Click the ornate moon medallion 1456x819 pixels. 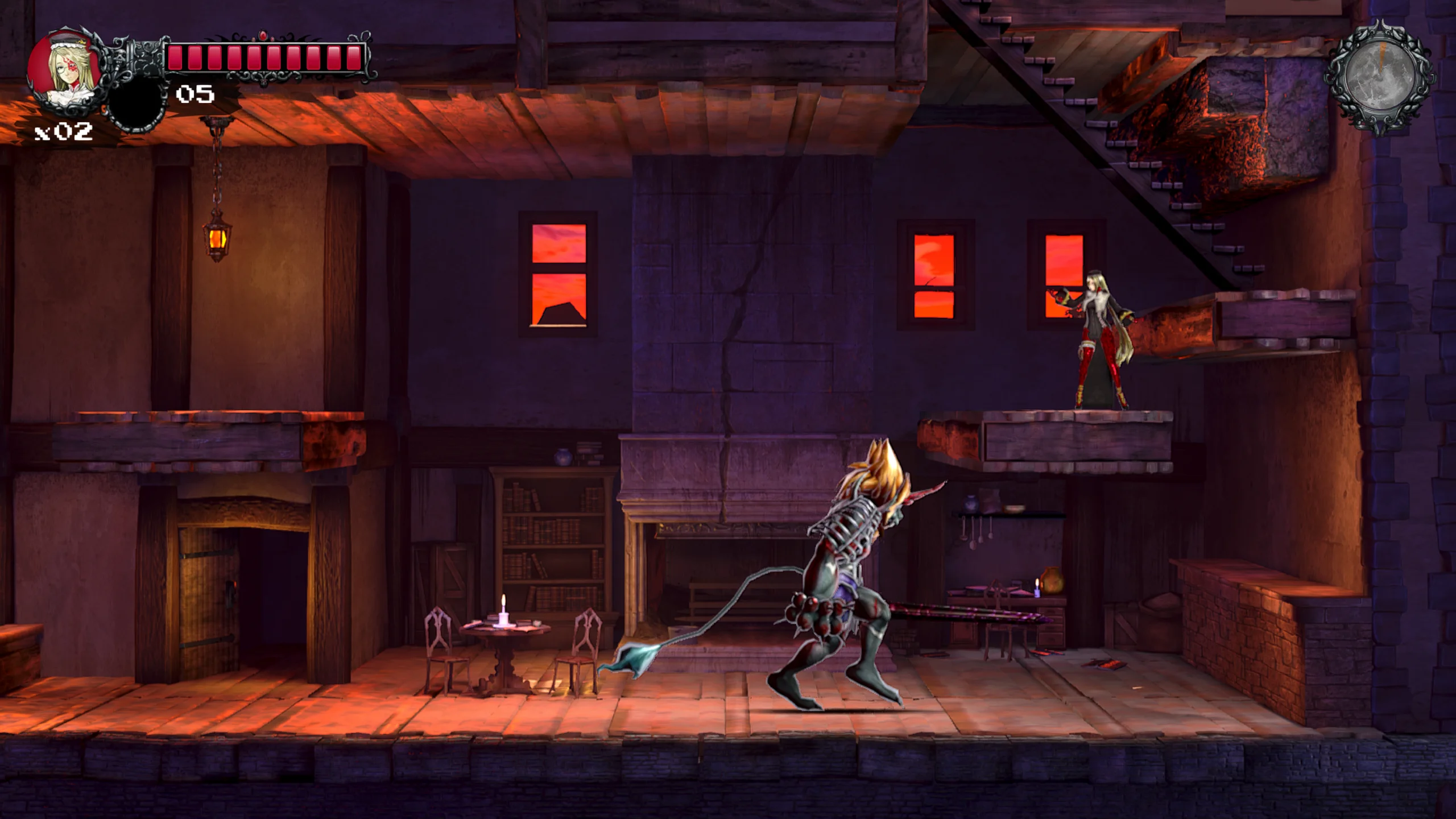coord(1380,78)
